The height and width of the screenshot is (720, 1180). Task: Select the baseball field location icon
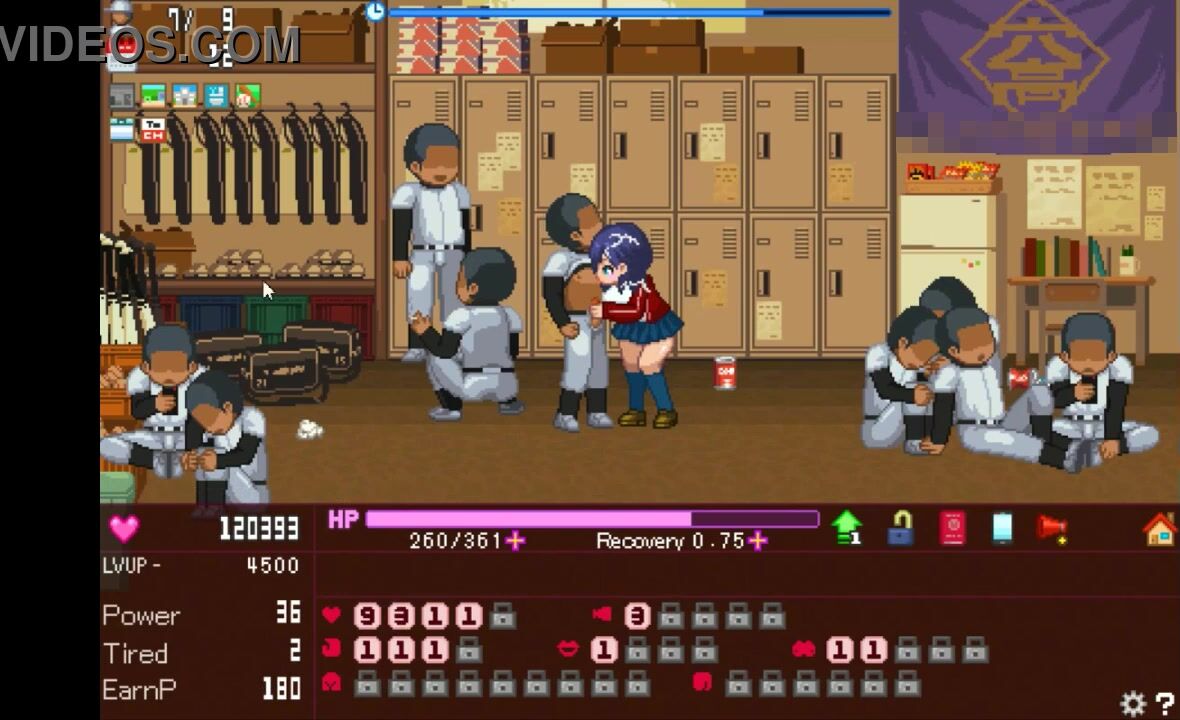247,96
